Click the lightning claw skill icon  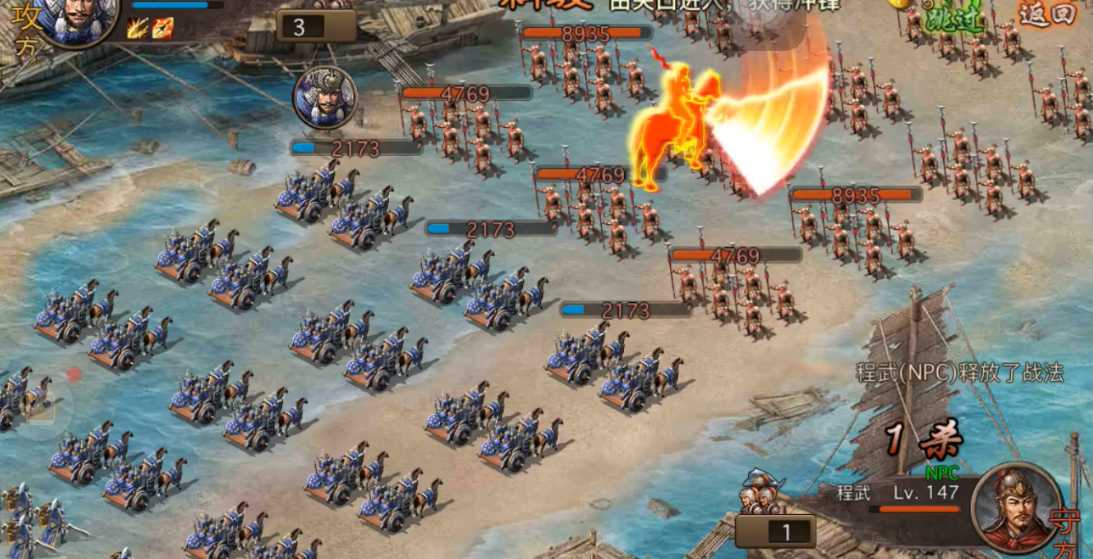[x=137, y=29]
